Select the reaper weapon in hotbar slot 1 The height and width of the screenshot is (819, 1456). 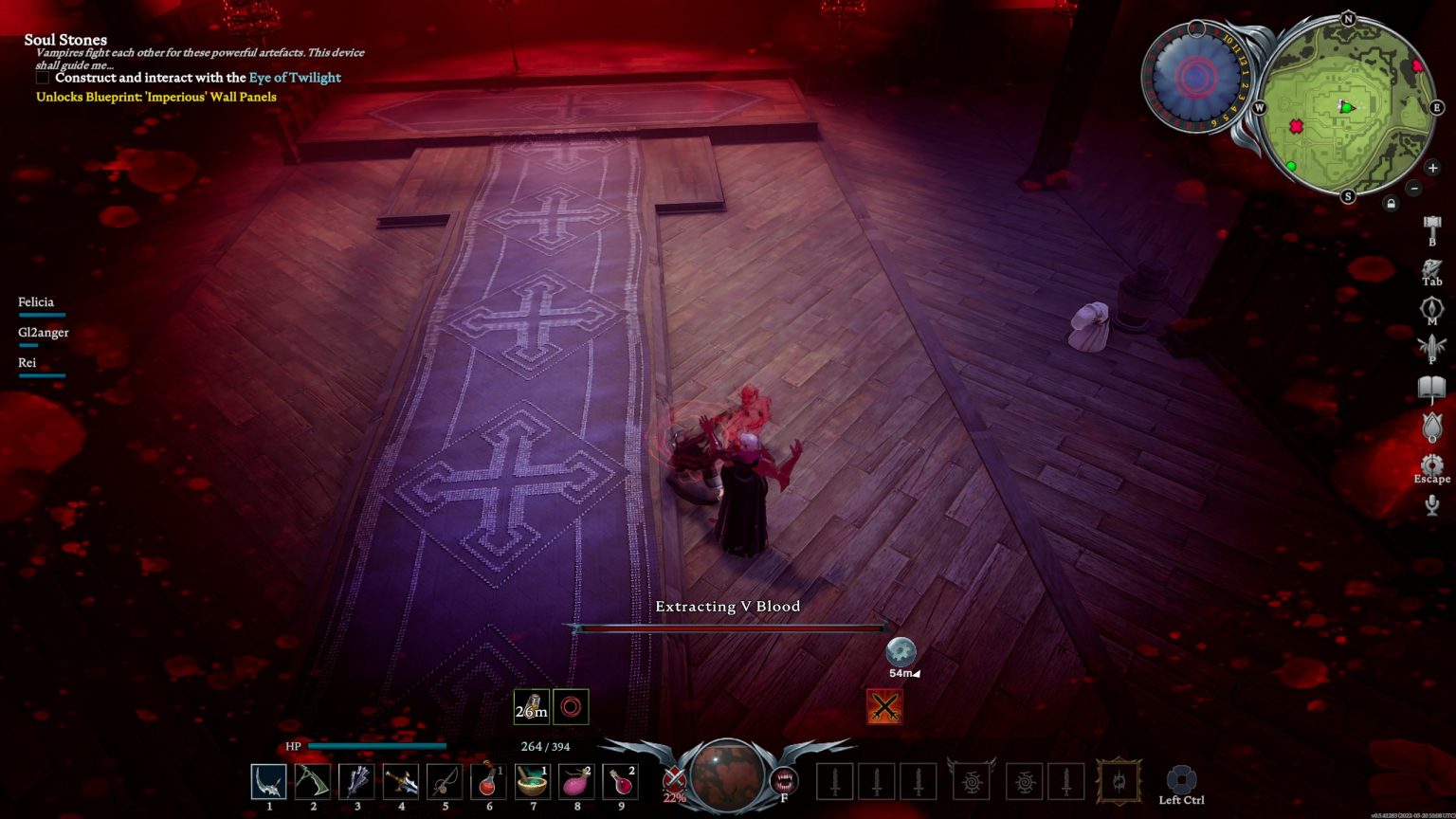point(269,781)
